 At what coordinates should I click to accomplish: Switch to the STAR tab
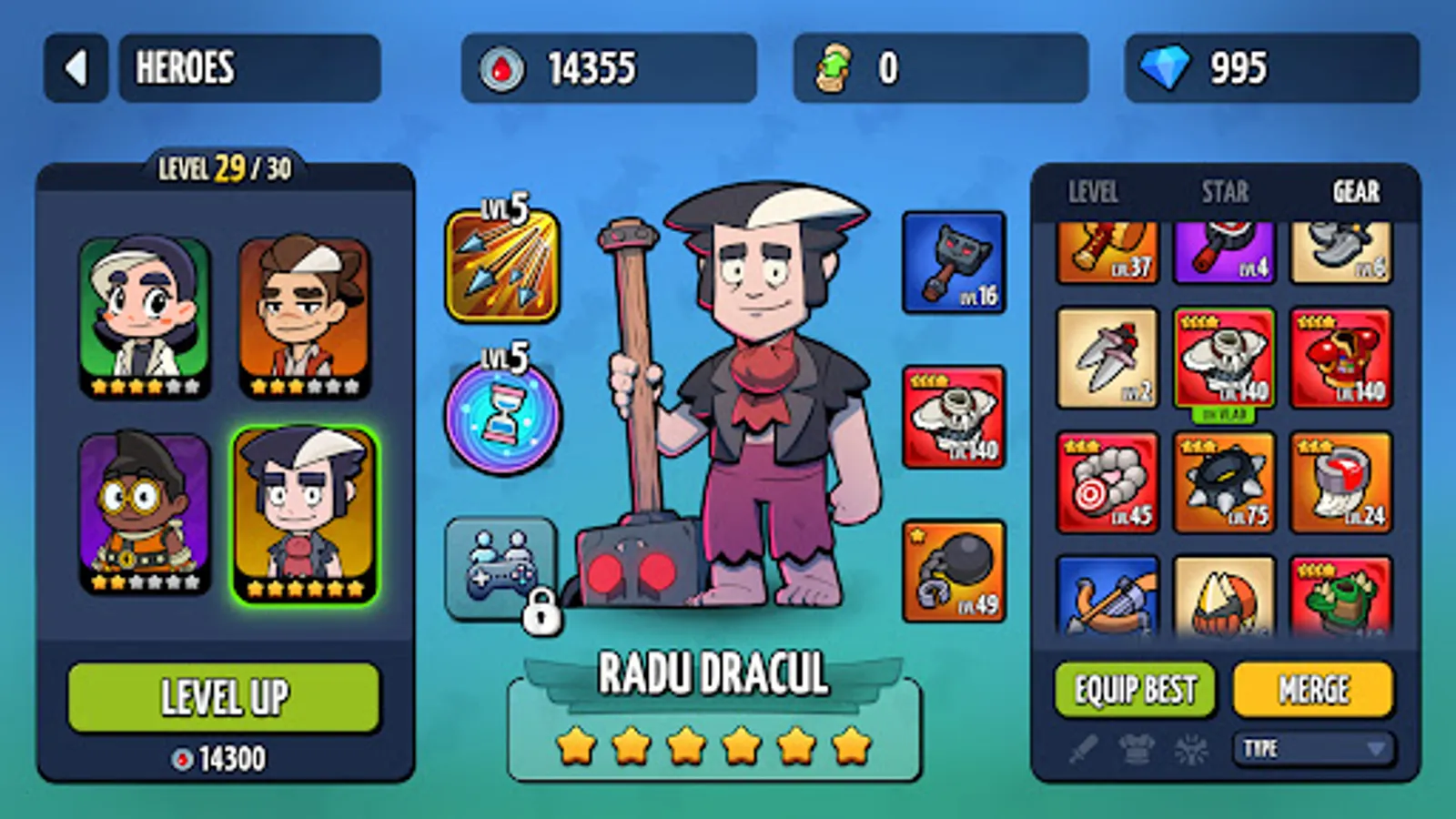pyautogui.click(x=1223, y=193)
